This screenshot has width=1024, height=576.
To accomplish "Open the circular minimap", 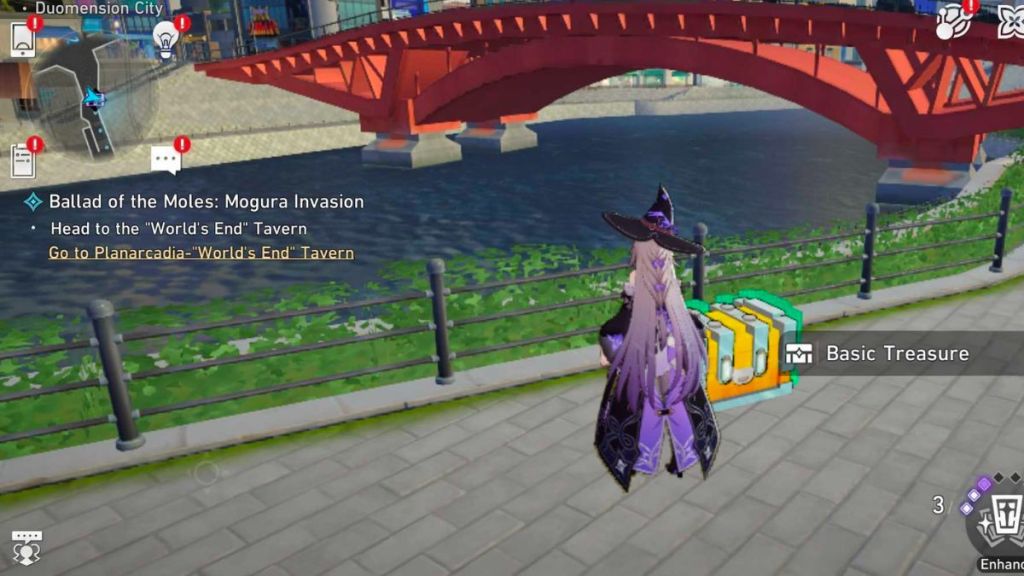I will pos(95,97).
